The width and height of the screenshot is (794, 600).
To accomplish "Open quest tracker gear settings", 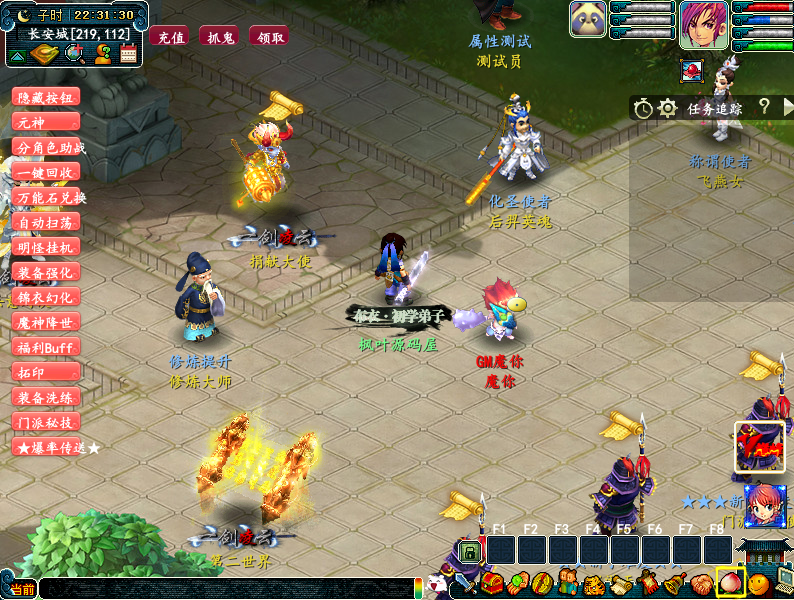I will point(668,107).
